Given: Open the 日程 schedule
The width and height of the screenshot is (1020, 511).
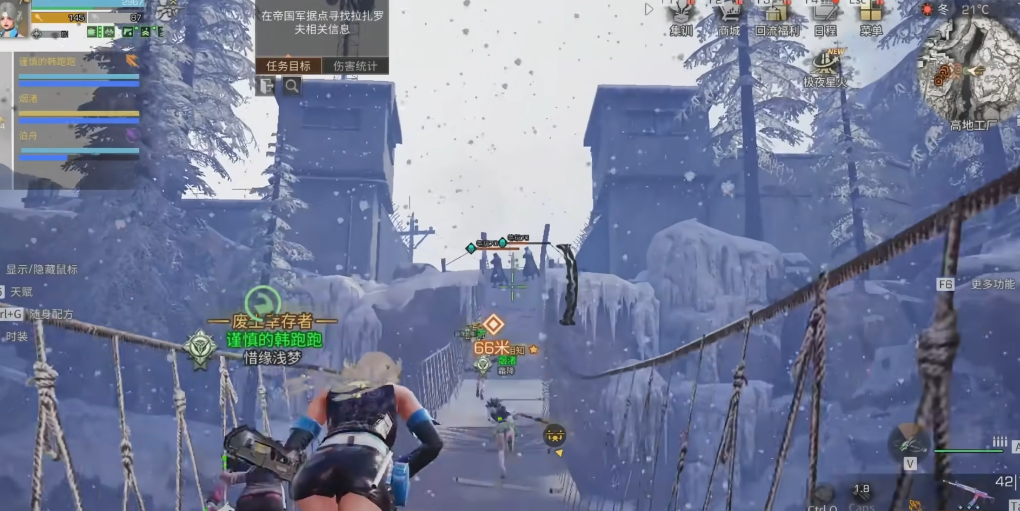Looking at the screenshot, I should (x=825, y=17).
